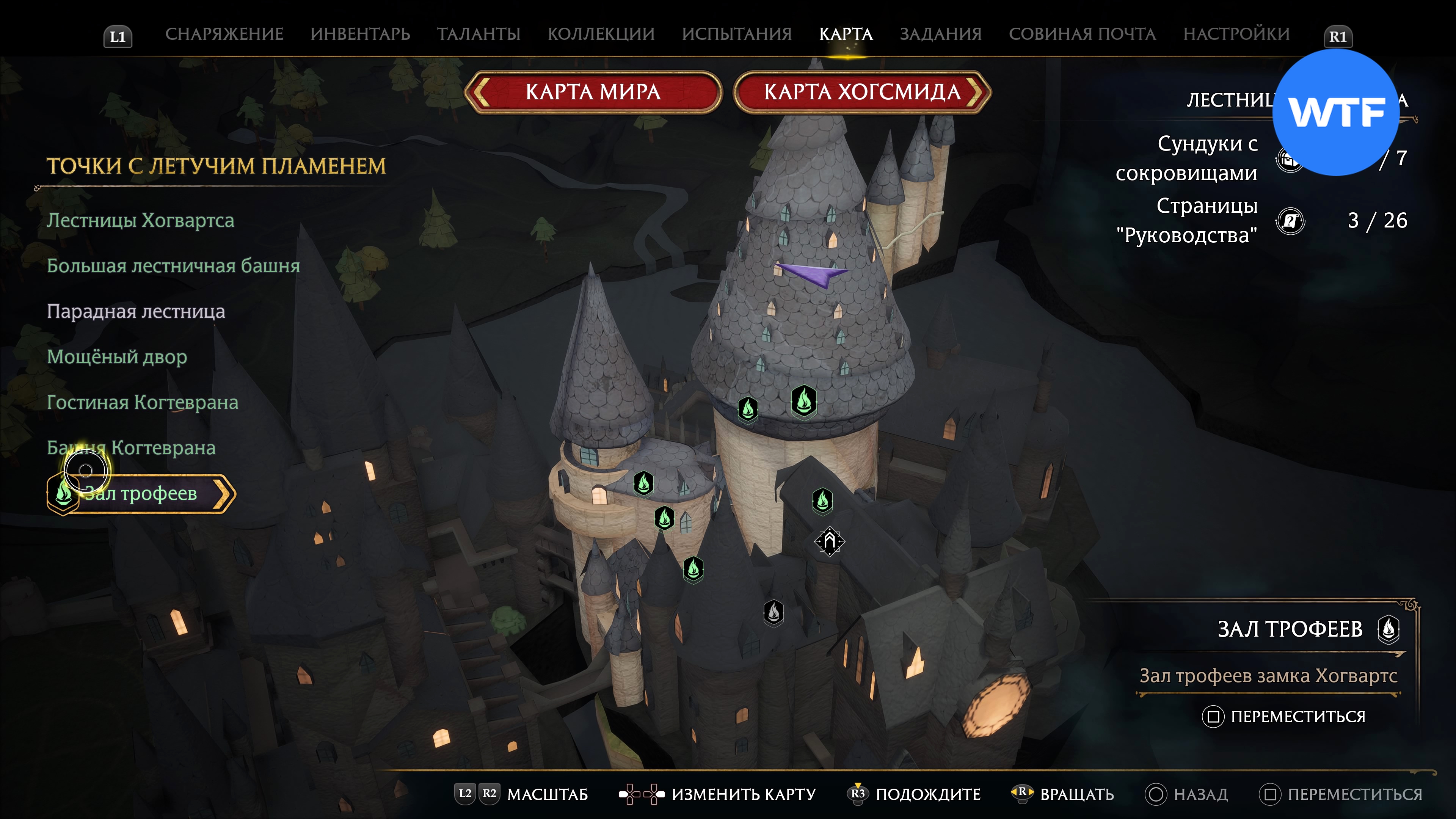Select Мощёный двор fast travel point
Image resolution: width=1456 pixels, height=819 pixels.
tap(116, 357)
